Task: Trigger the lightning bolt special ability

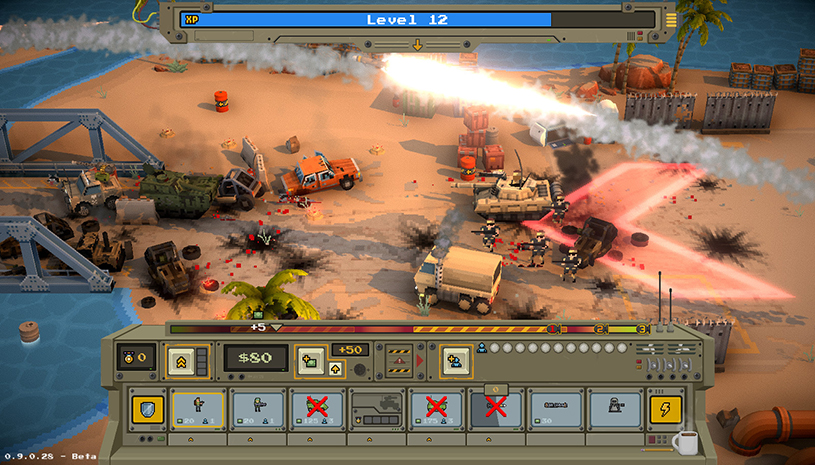Action: coord(666,409)
